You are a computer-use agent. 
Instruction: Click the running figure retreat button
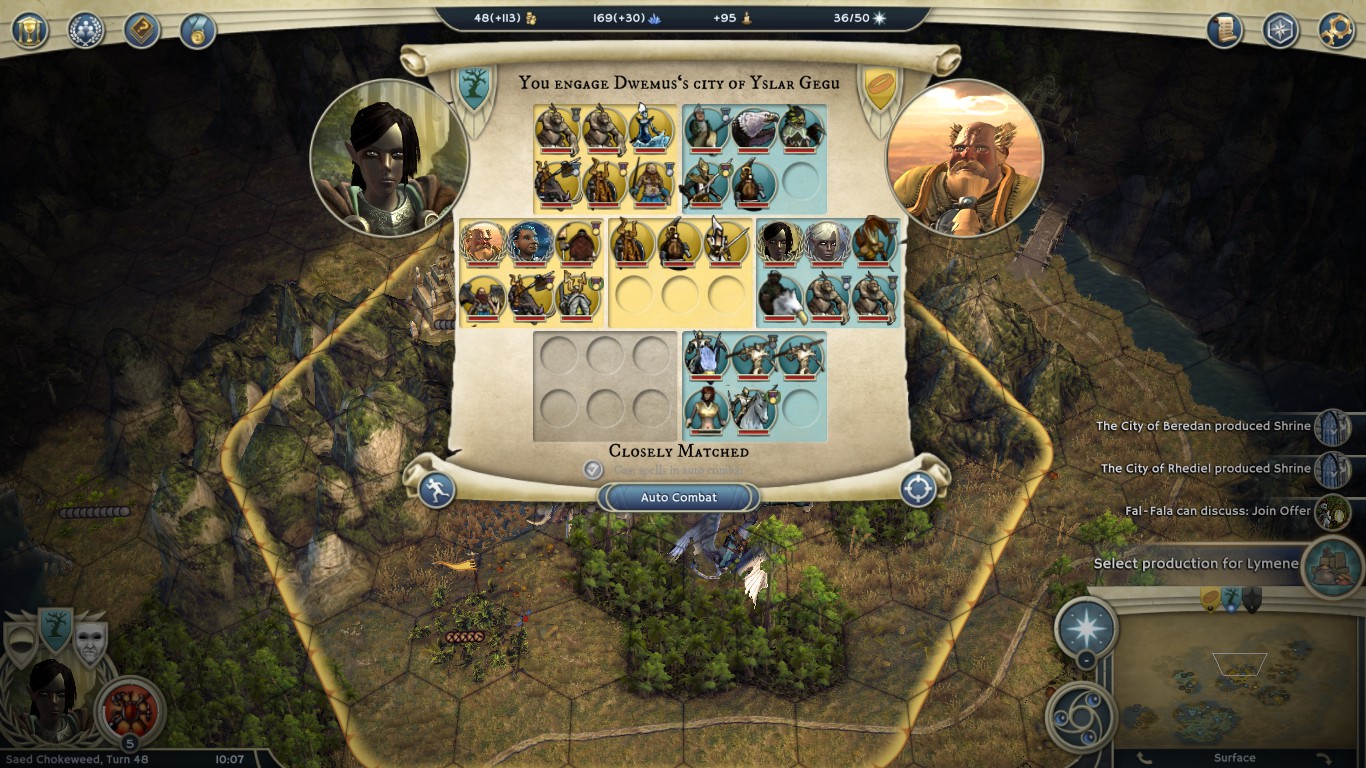tap(437, 489)
